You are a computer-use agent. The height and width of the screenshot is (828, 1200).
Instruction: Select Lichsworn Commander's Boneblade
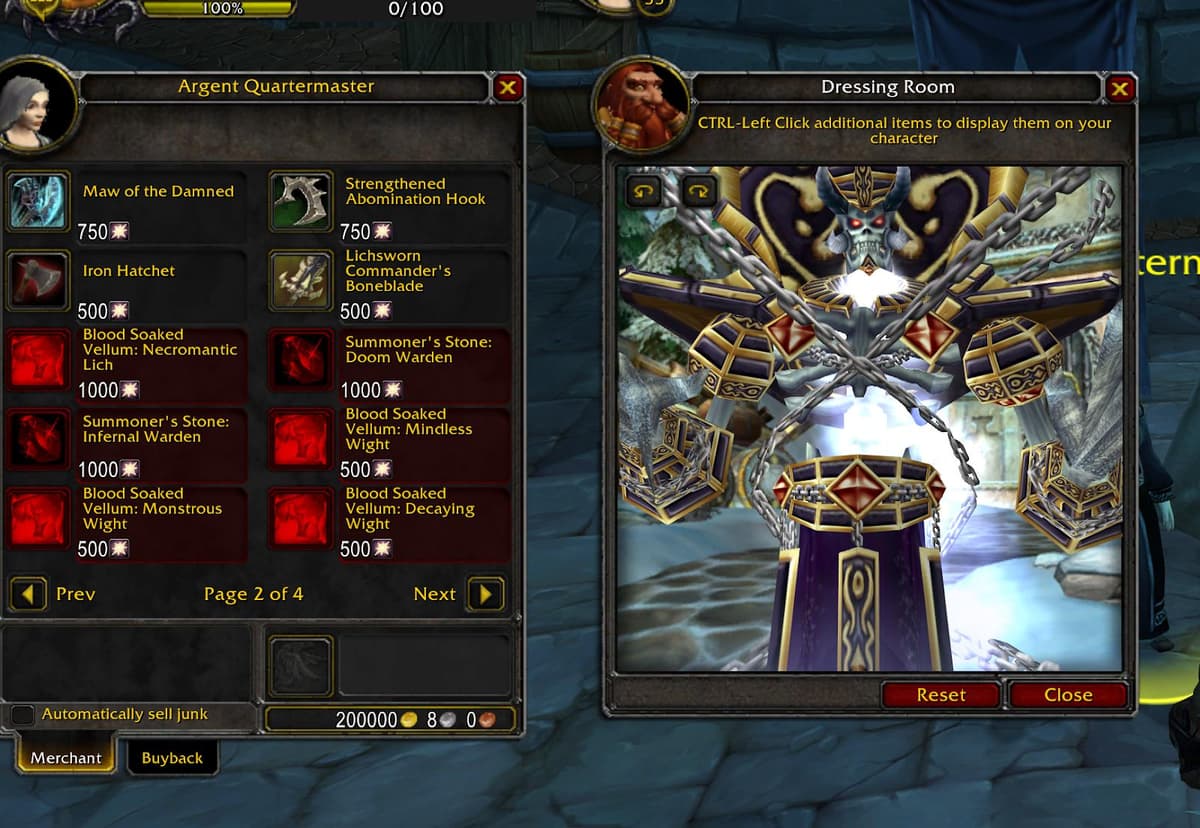click(302, 281)
